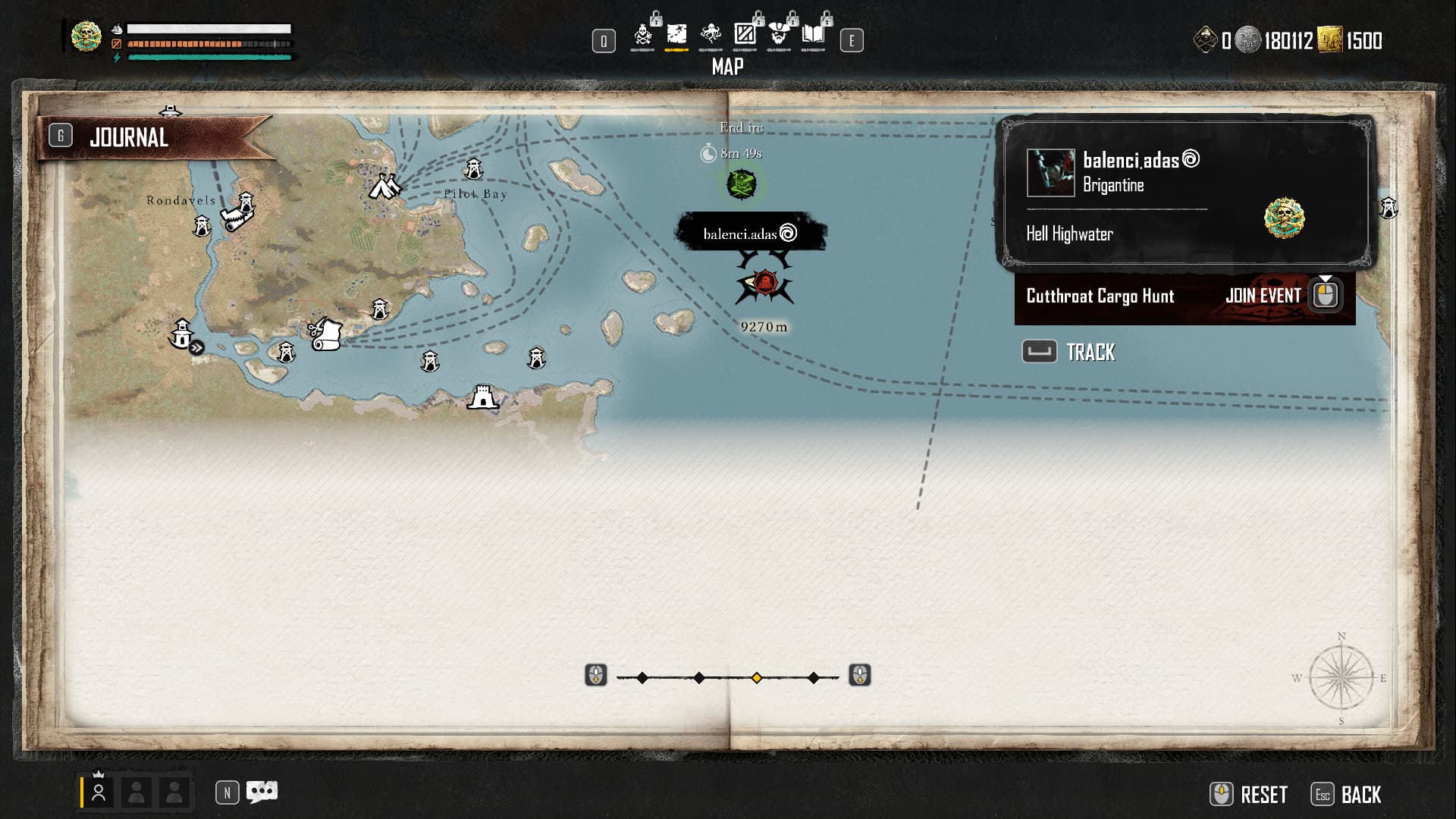Select the green event marker on map
1456x819 pixels.
point(741,184)
